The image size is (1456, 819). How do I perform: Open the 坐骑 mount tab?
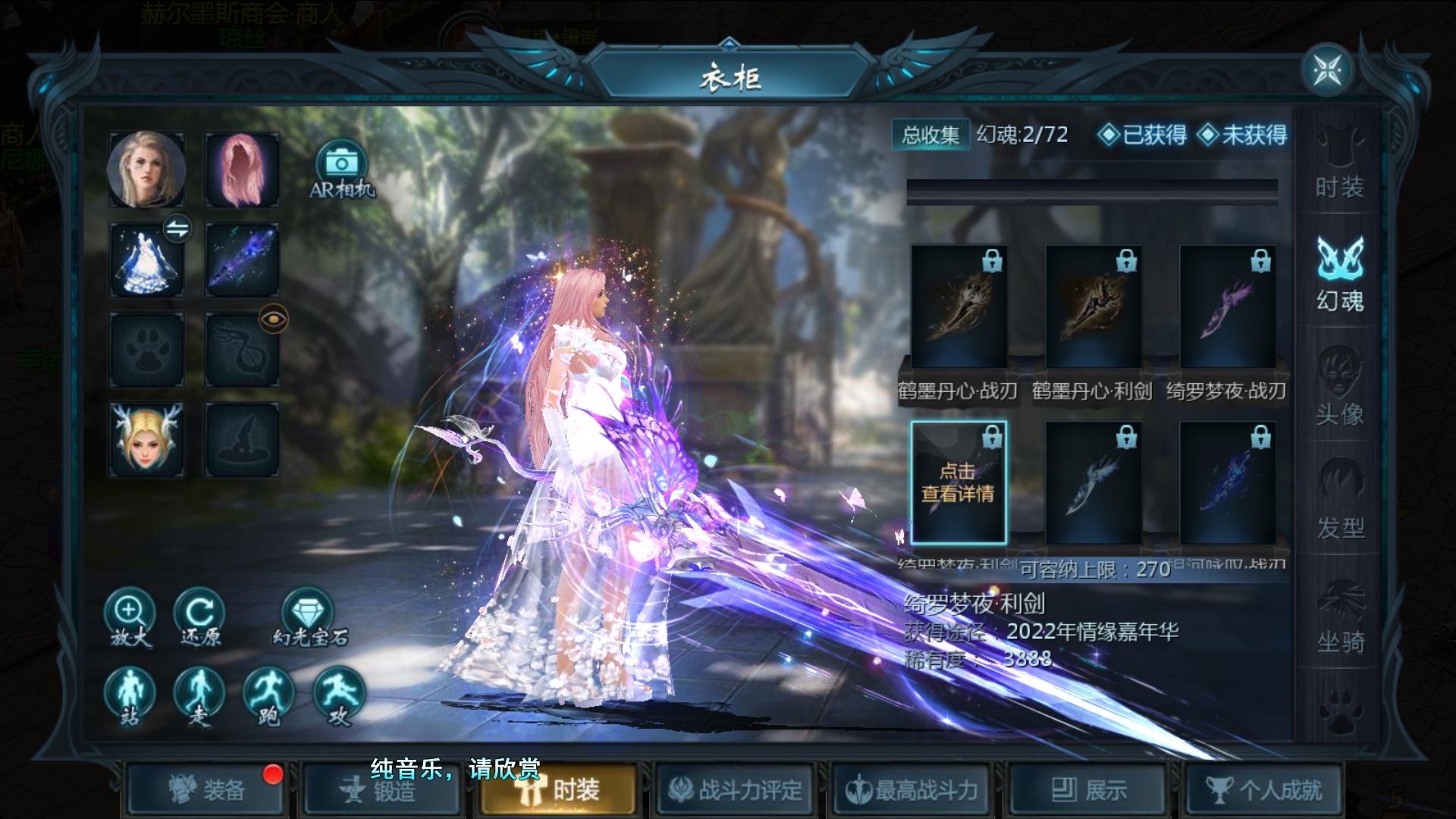tap(1339, 616)
